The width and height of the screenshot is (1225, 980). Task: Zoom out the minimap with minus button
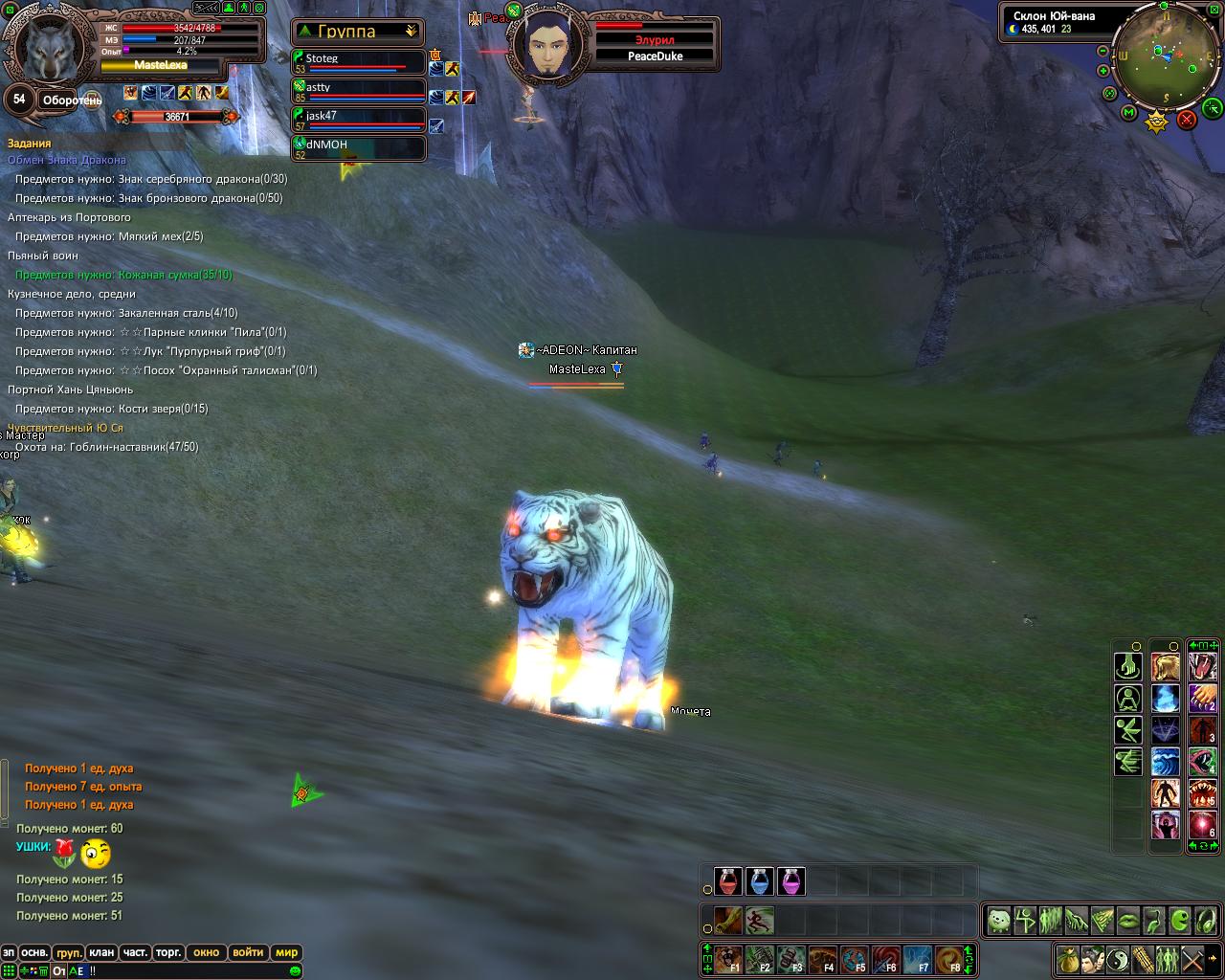pos(1103,51)
